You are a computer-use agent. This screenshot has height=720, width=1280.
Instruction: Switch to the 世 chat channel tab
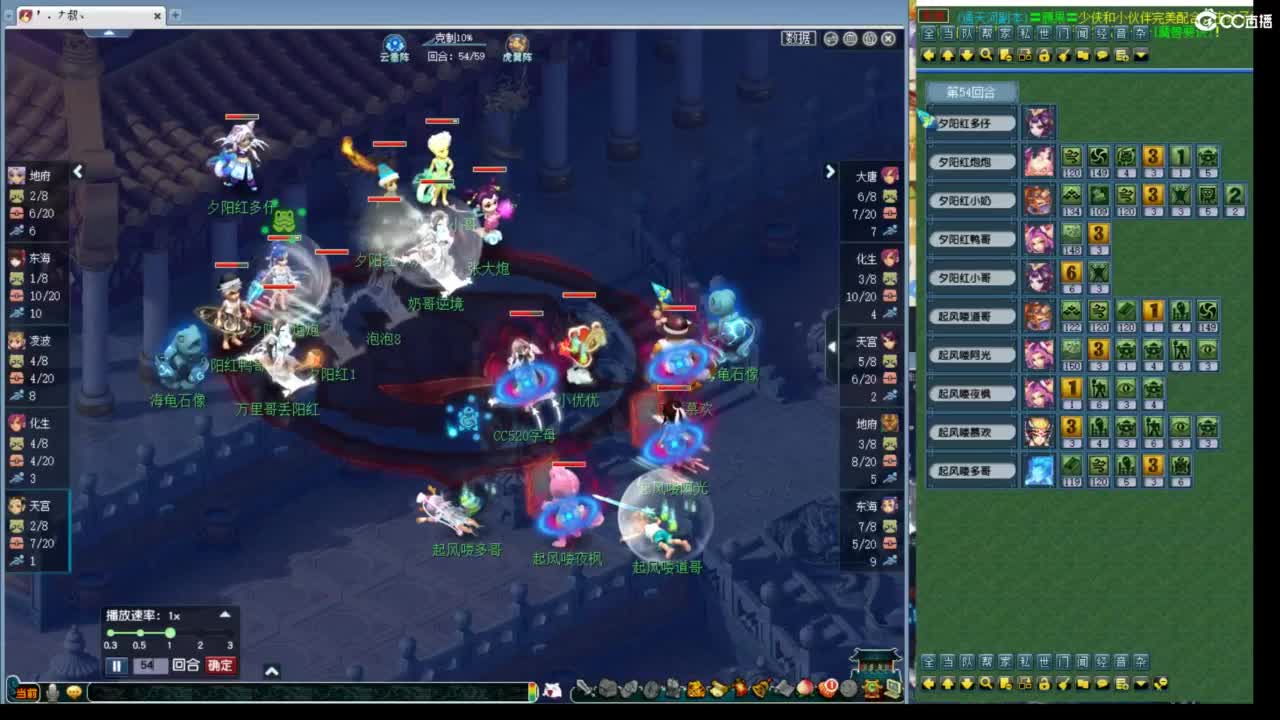point(1047,32)
